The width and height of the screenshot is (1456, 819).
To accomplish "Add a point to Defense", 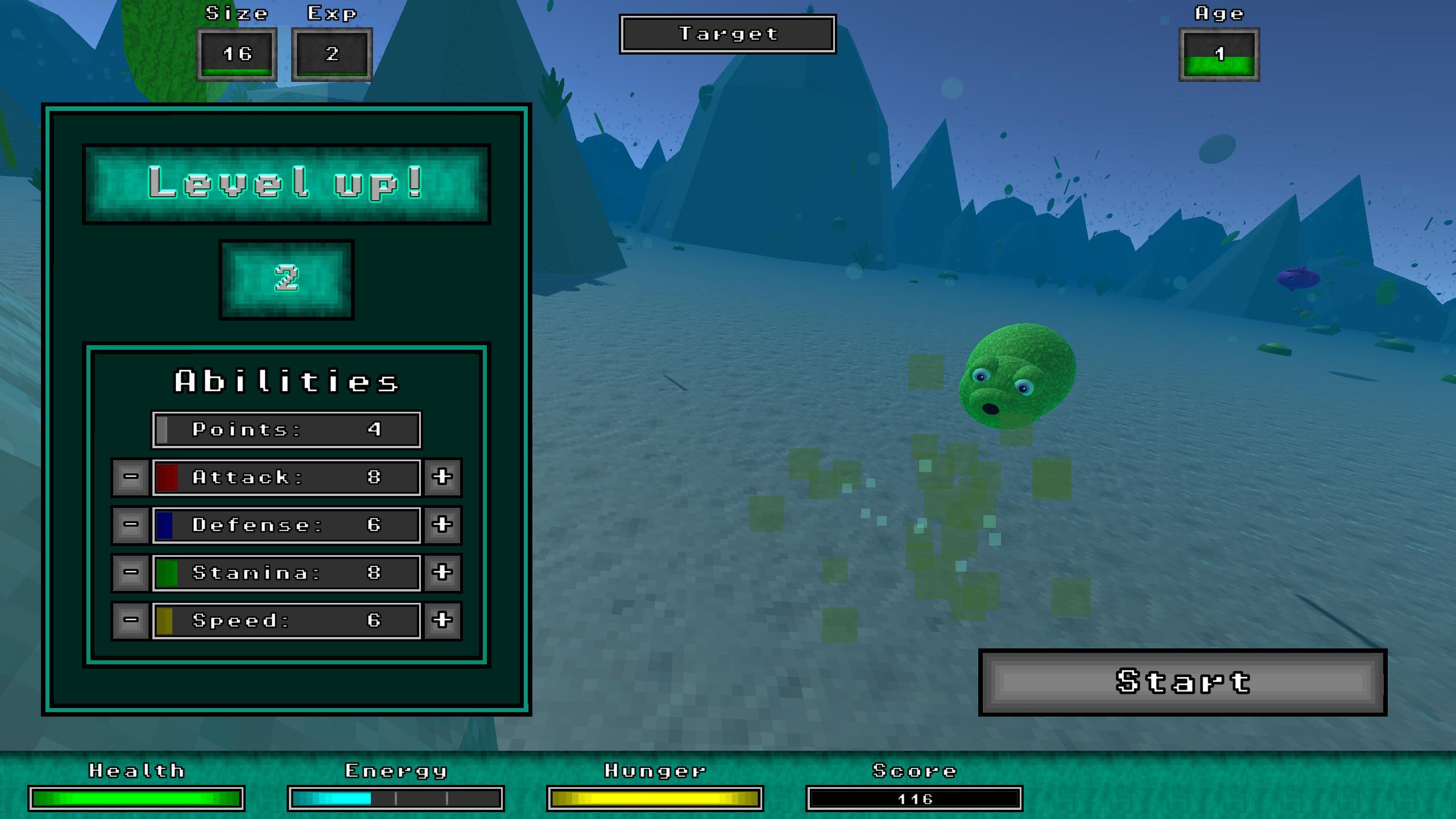I will (442, 524).
